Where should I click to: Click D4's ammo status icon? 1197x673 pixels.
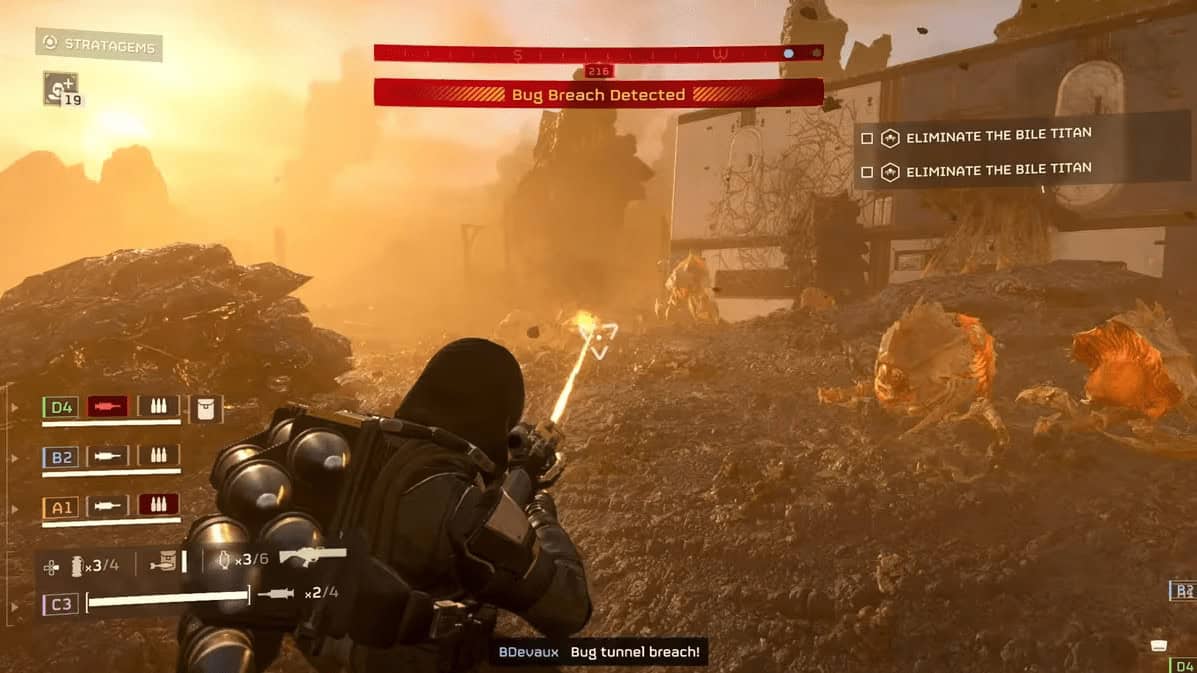coord(158,407)
